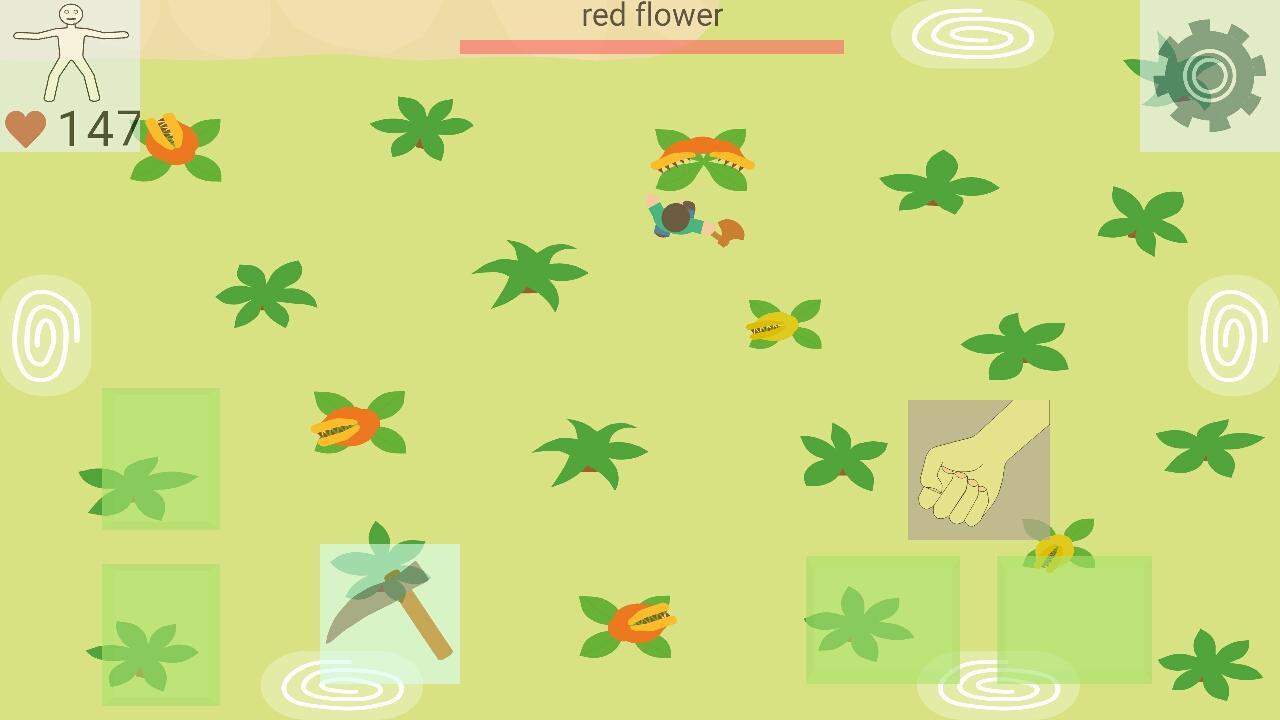Tap the swirl indicator near top center
Image resolution: width=1280 pixels, height=720 pixels.
tap(972, 34)
